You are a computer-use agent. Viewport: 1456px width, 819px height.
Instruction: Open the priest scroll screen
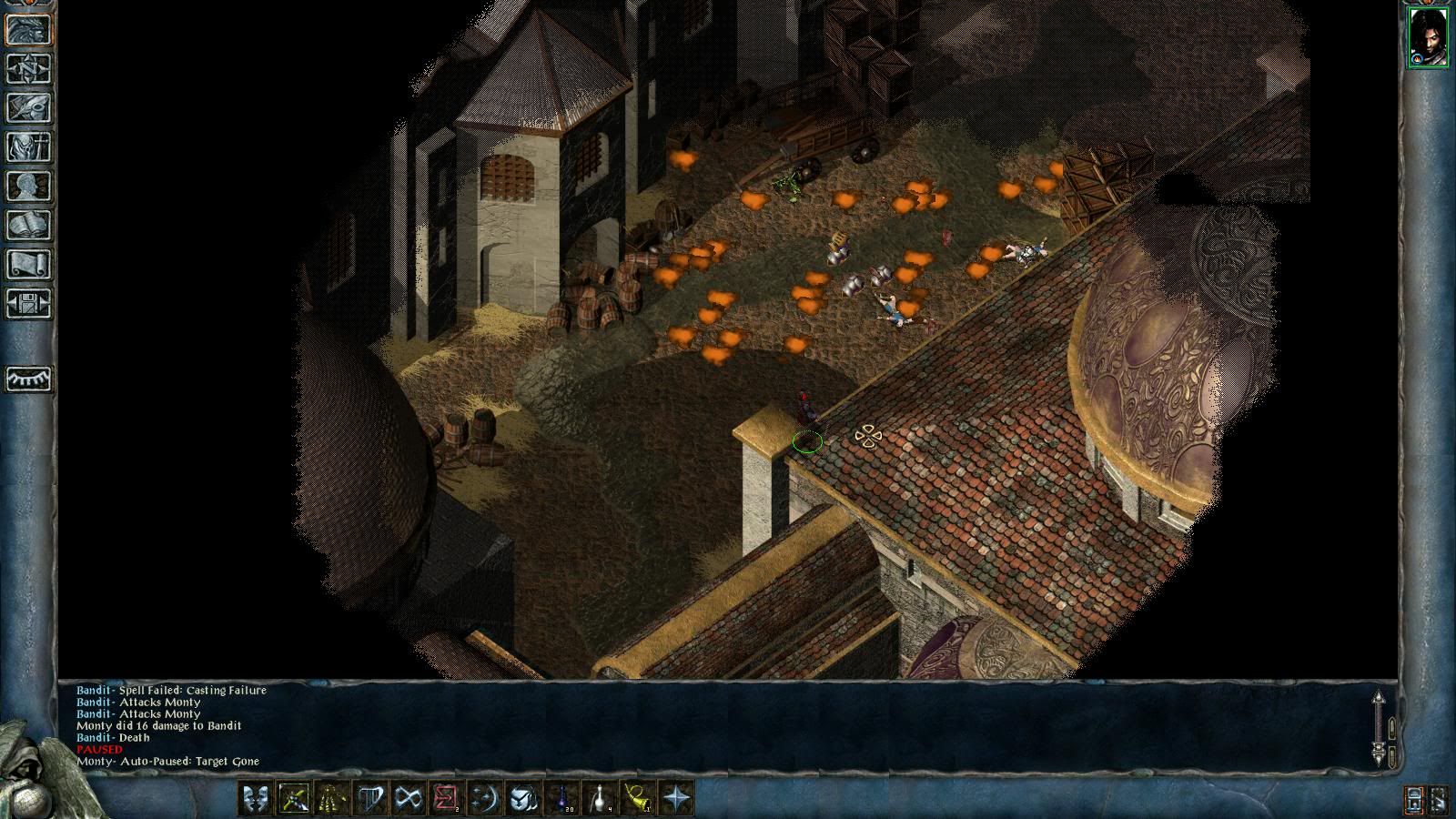point(29,264)
